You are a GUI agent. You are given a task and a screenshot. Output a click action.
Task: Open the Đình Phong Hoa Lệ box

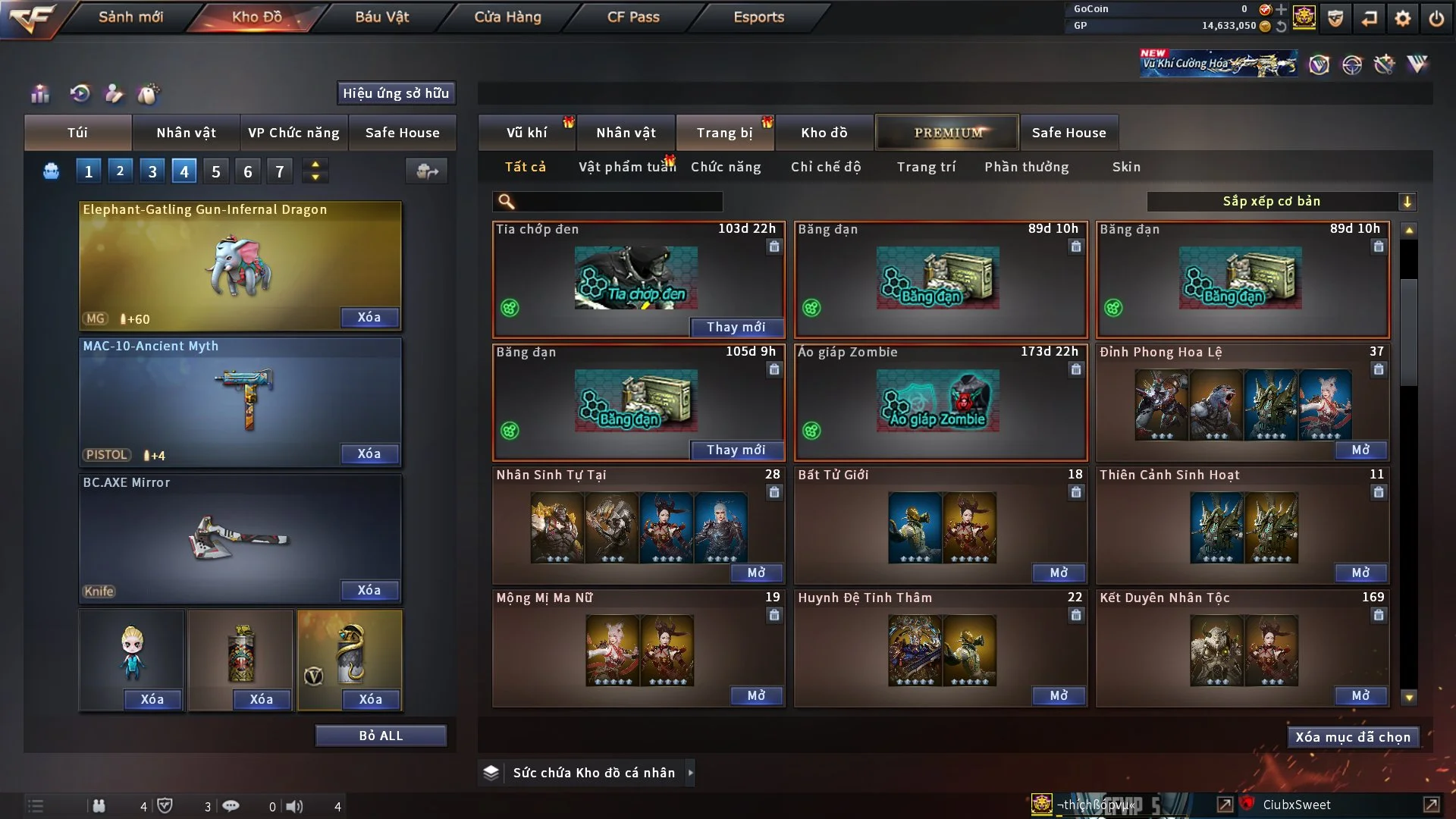(1360, 450)
